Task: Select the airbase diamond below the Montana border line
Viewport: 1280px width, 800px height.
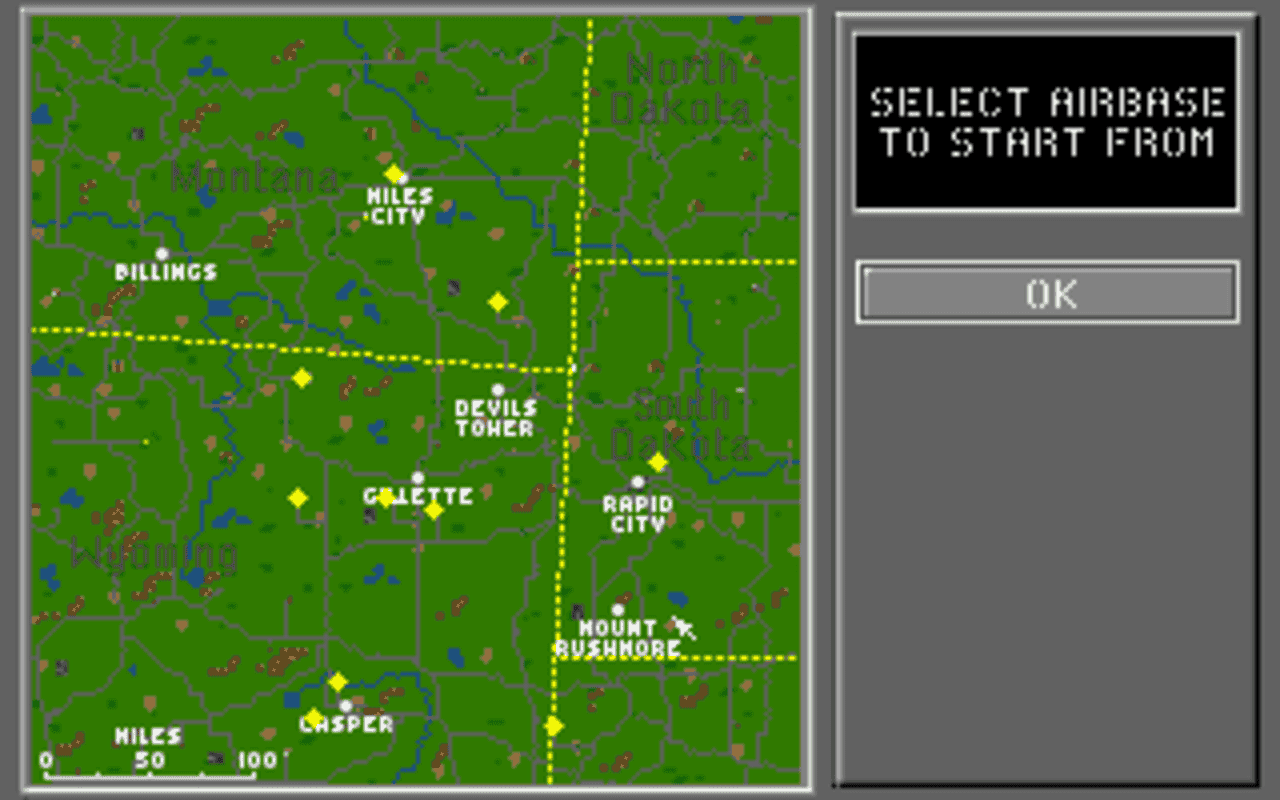Action: (498, 300)
